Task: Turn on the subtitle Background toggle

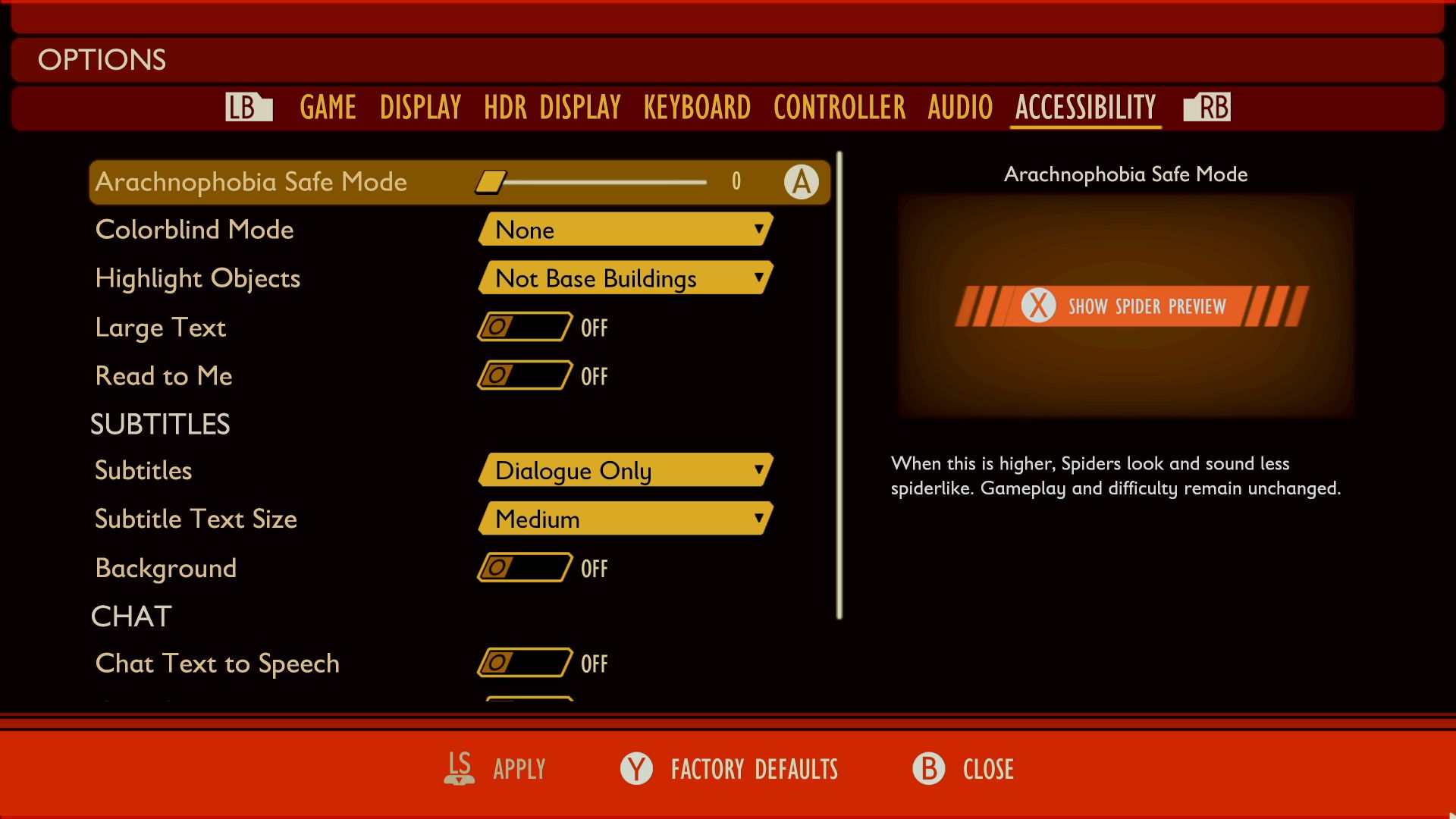Action: click(524, 568)
